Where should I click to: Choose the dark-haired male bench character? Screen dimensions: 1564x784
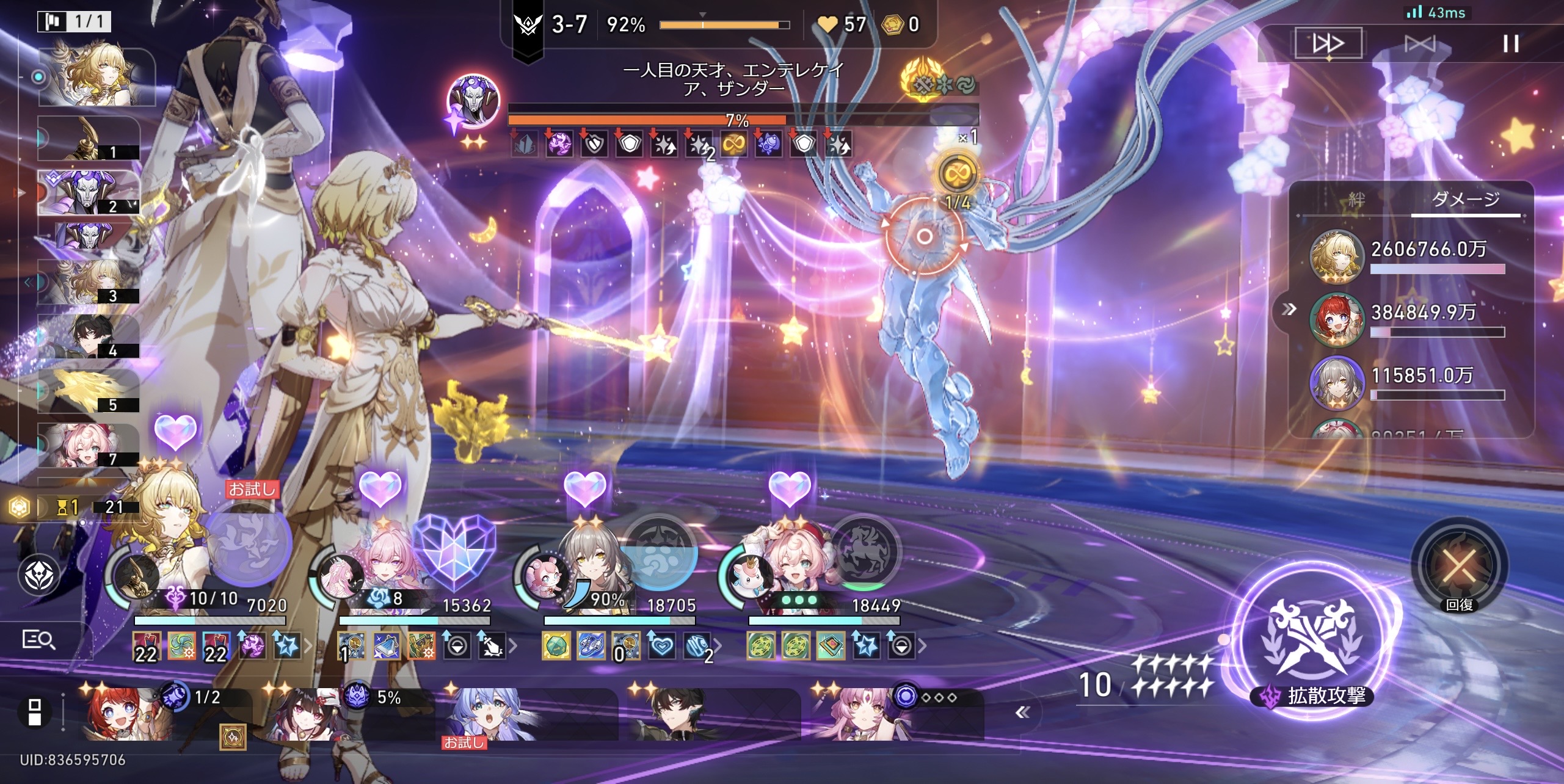678,714
